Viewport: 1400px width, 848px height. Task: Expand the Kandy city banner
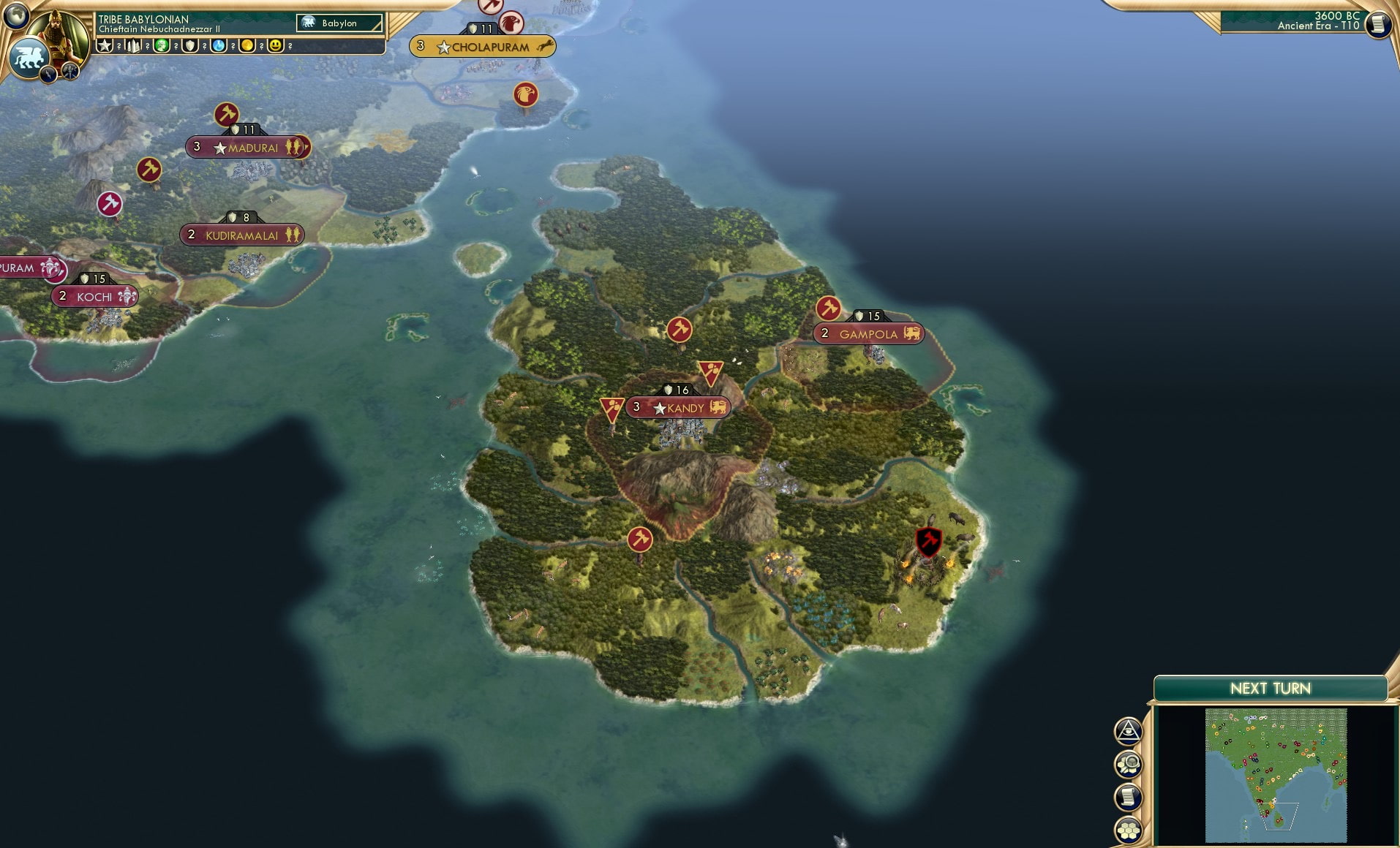tap(677, 408)
